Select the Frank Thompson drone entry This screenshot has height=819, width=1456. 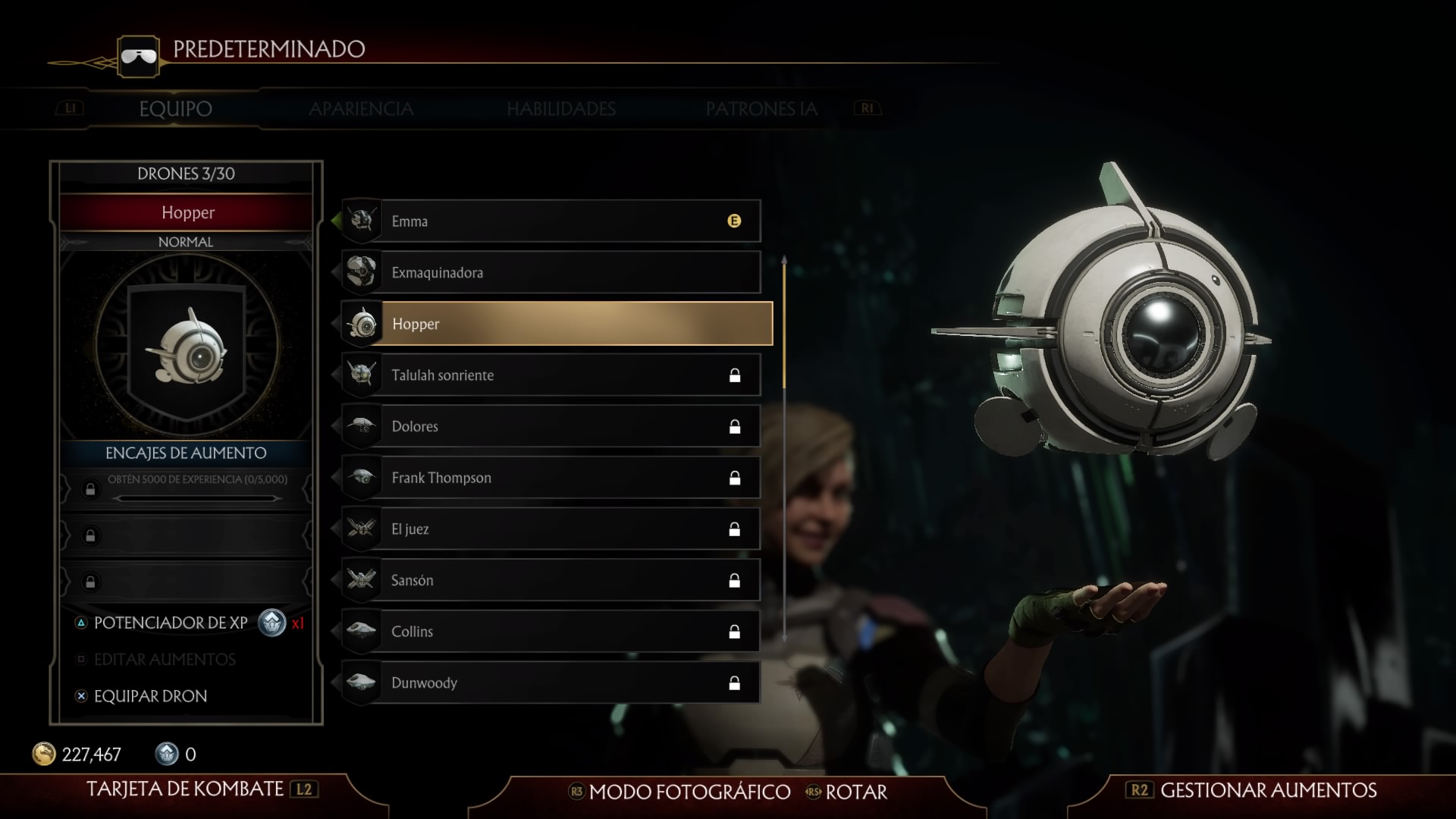pyautogui.click(x=552, y=478)
